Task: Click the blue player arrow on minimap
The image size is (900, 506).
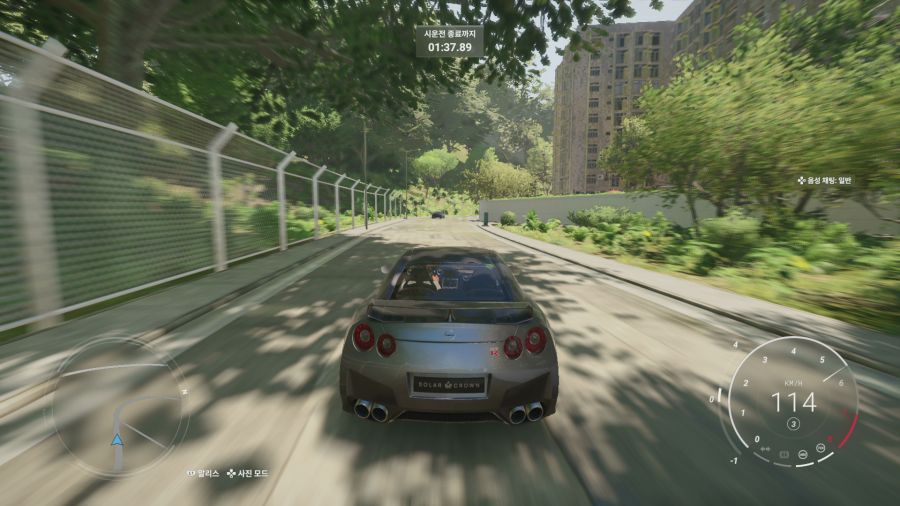Action: click(118, 439)
